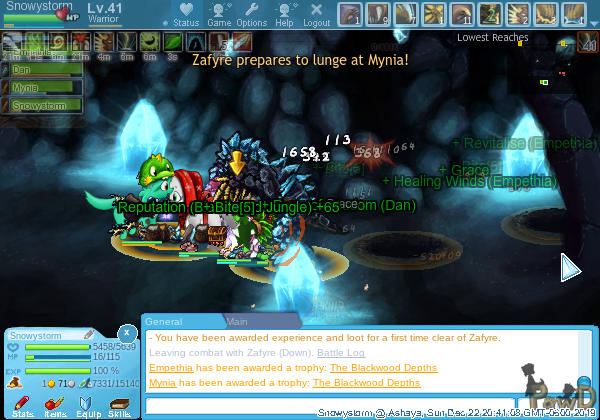Screen dimensions: 600x420
Task: Select the General chat tab
Action: click(x=163, y=322)
